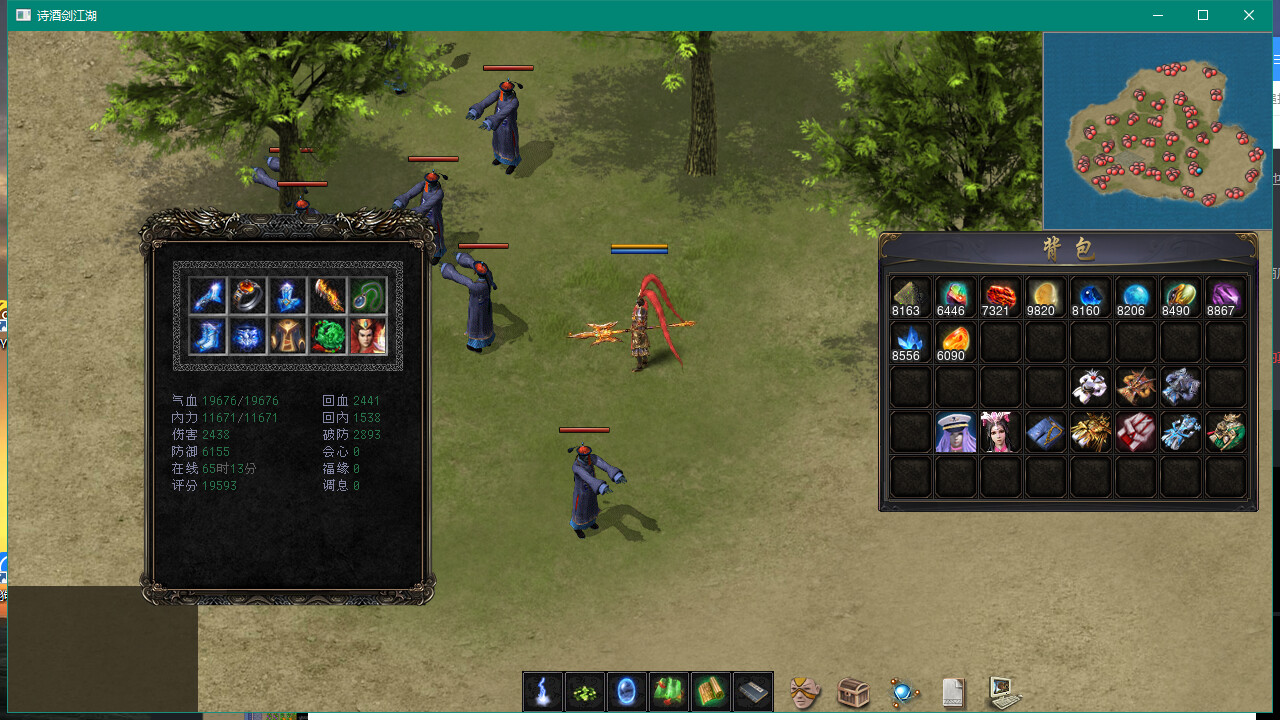The height and width of the screenshot is (720, 1280).
Task: Select the blue trousers item in bag
Action: pos(1045,432)
